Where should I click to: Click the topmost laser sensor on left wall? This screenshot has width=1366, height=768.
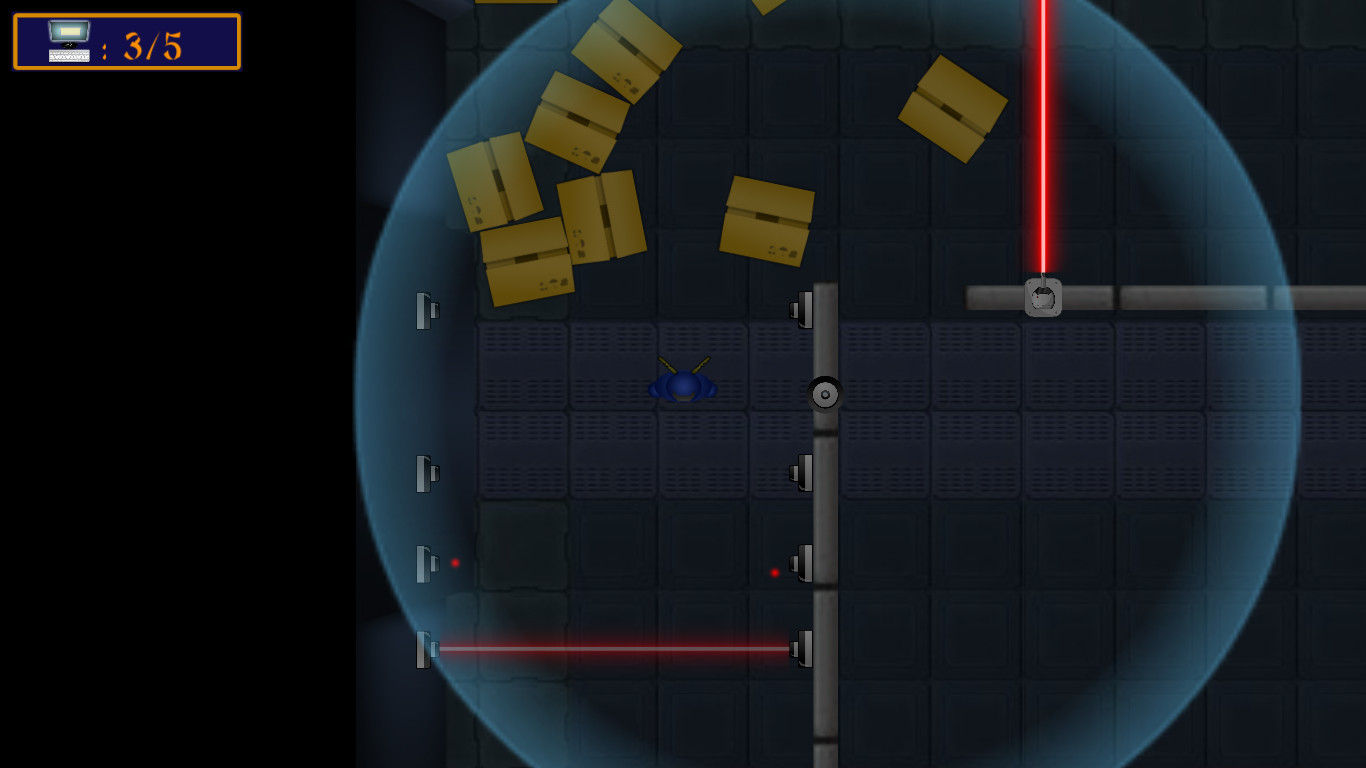[x=425, y=310]
